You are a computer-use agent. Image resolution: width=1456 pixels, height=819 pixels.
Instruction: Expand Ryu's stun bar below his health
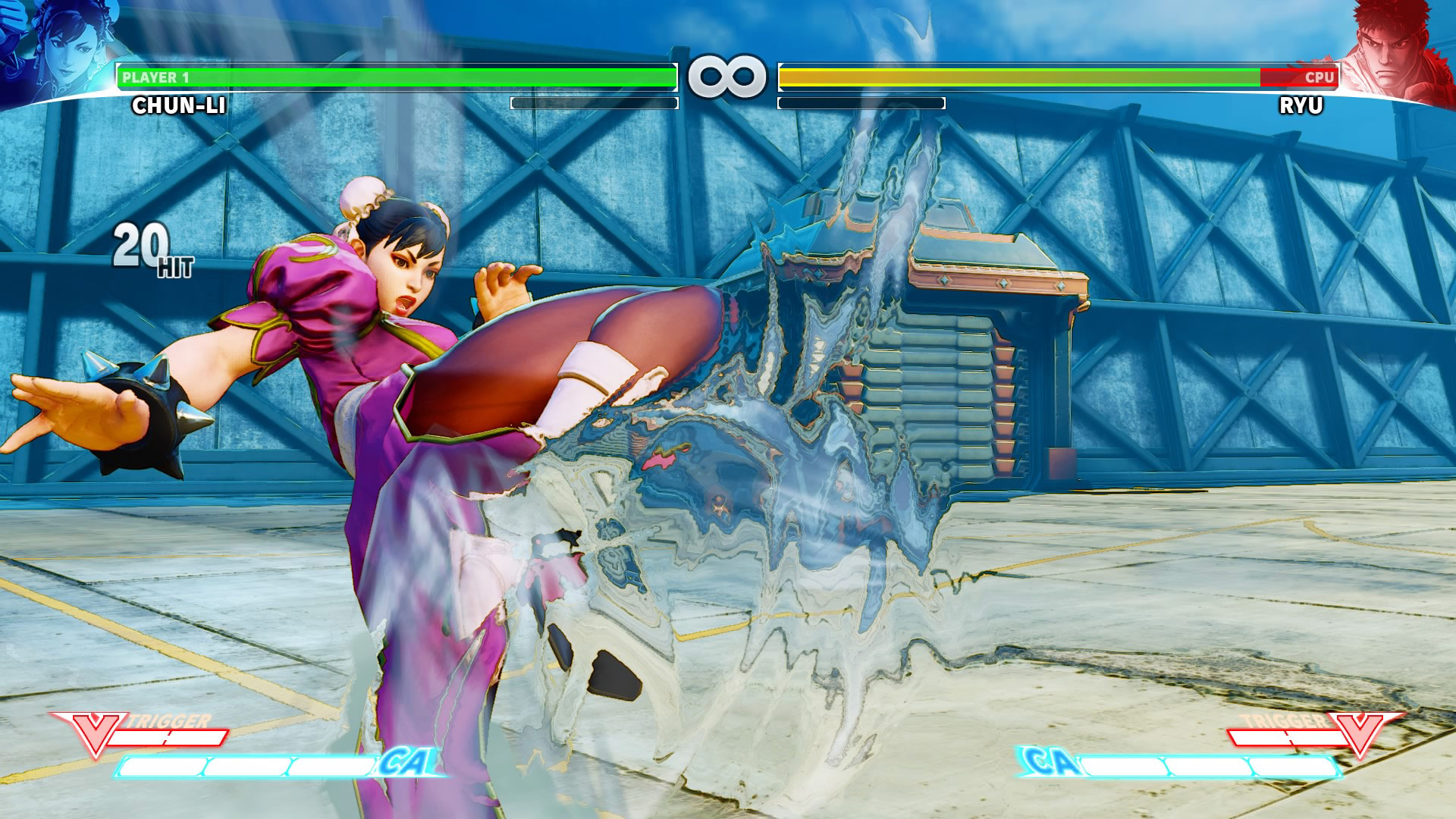(861, 101)
